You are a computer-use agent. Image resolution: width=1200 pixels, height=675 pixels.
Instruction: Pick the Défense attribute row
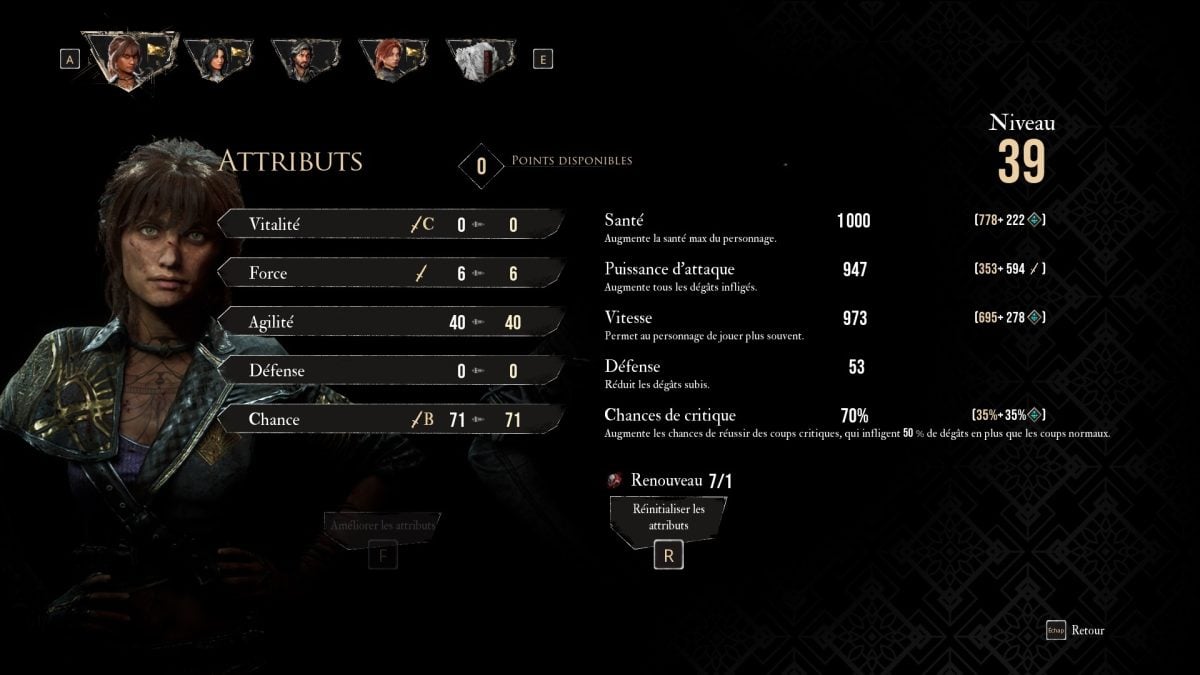[x=390, y=370]
